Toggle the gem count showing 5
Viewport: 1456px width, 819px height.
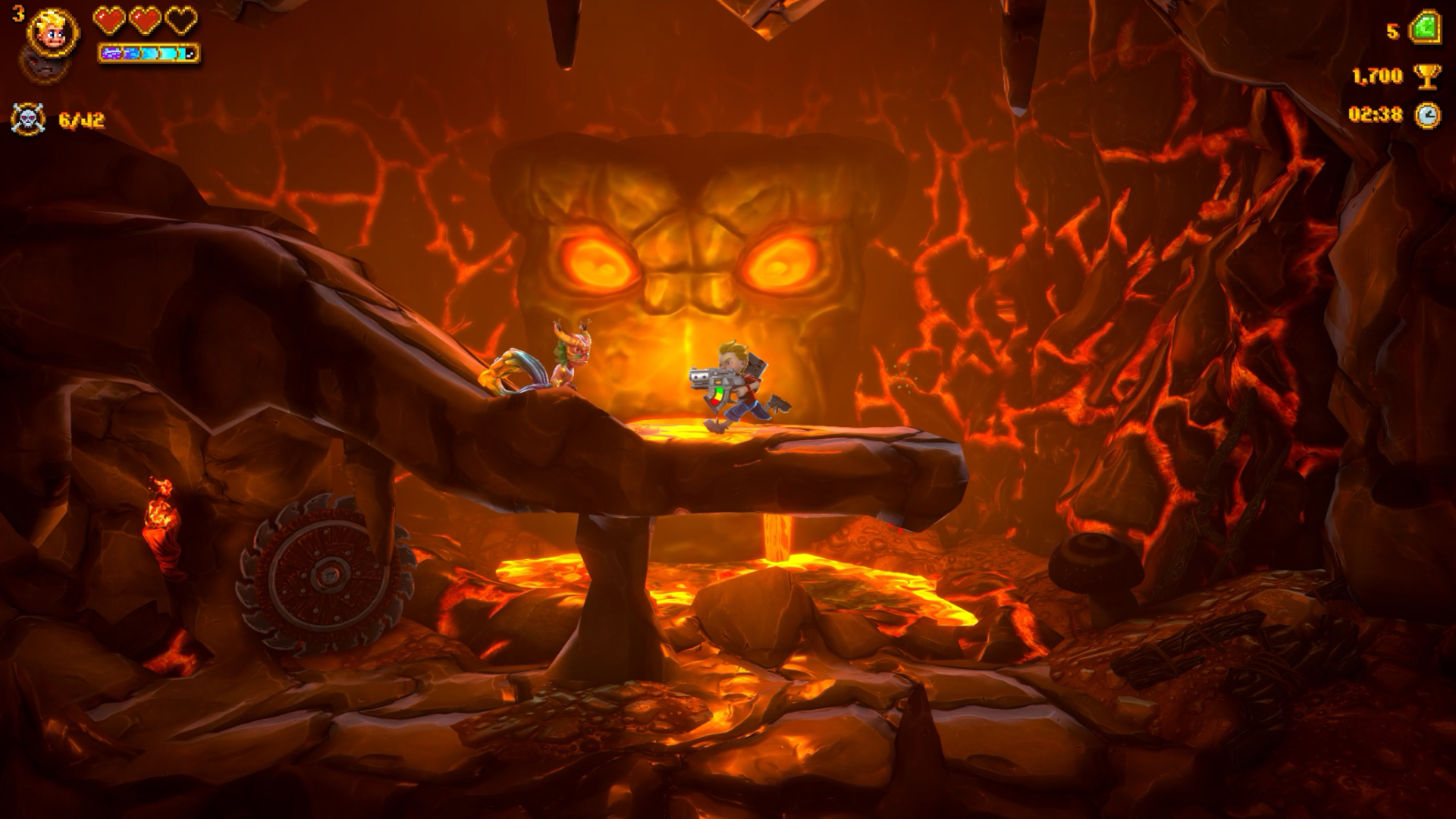[1395, 32]
